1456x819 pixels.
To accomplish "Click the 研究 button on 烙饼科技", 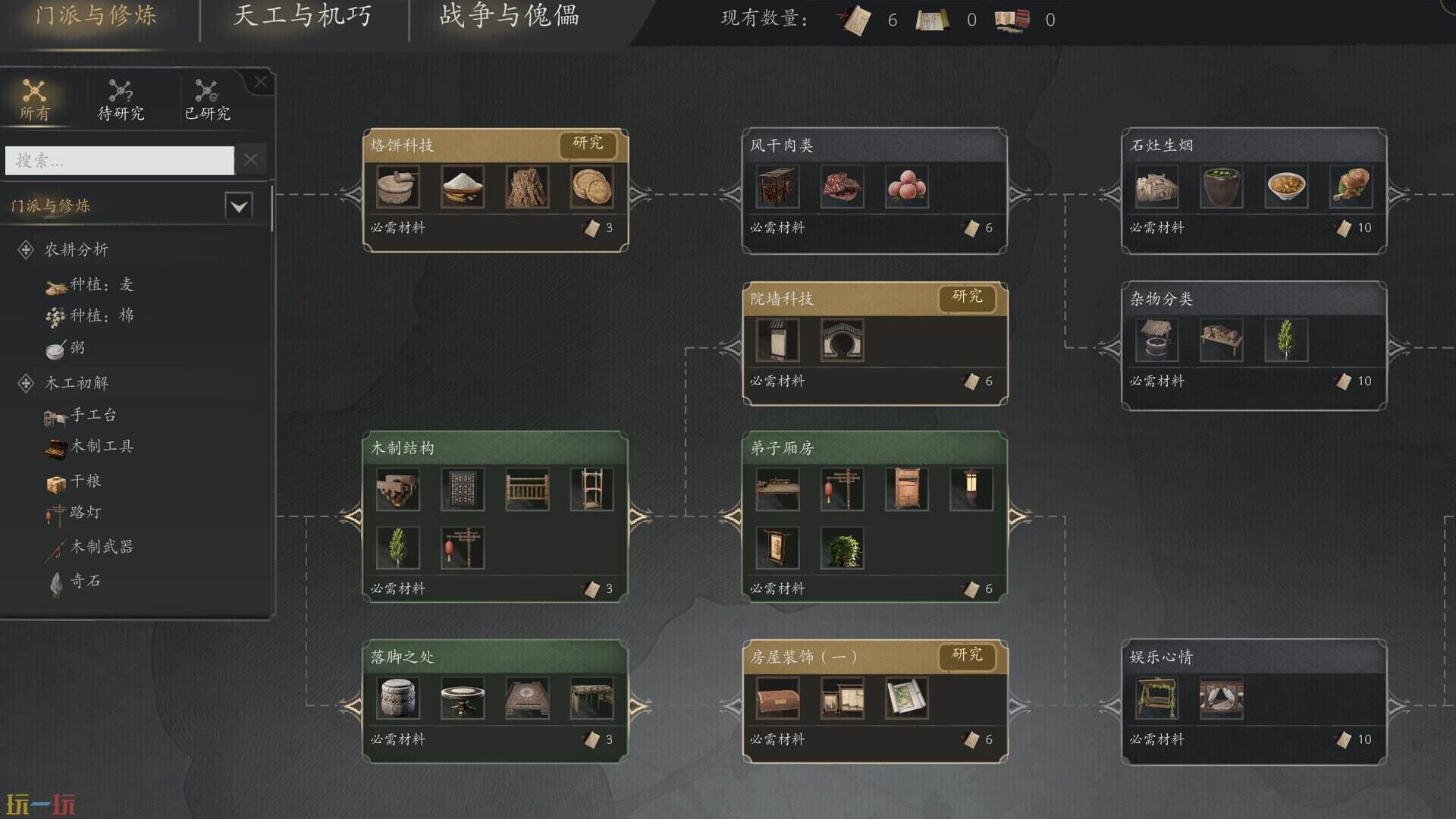I will (x=589, y=145).
